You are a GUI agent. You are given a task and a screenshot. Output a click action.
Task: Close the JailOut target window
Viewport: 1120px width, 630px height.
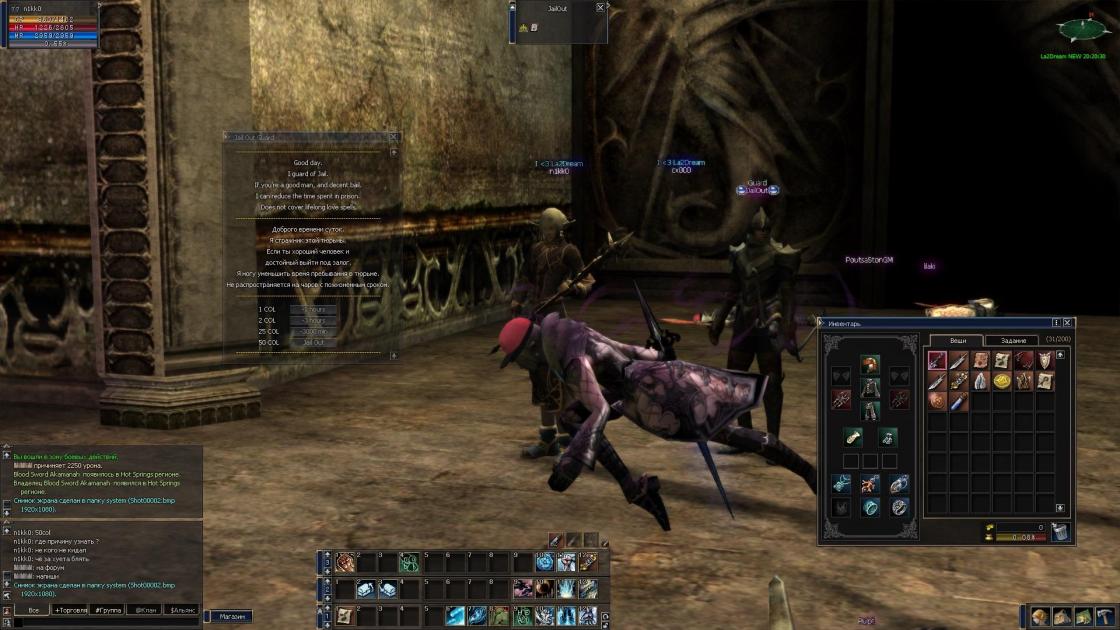pos(600,7)
